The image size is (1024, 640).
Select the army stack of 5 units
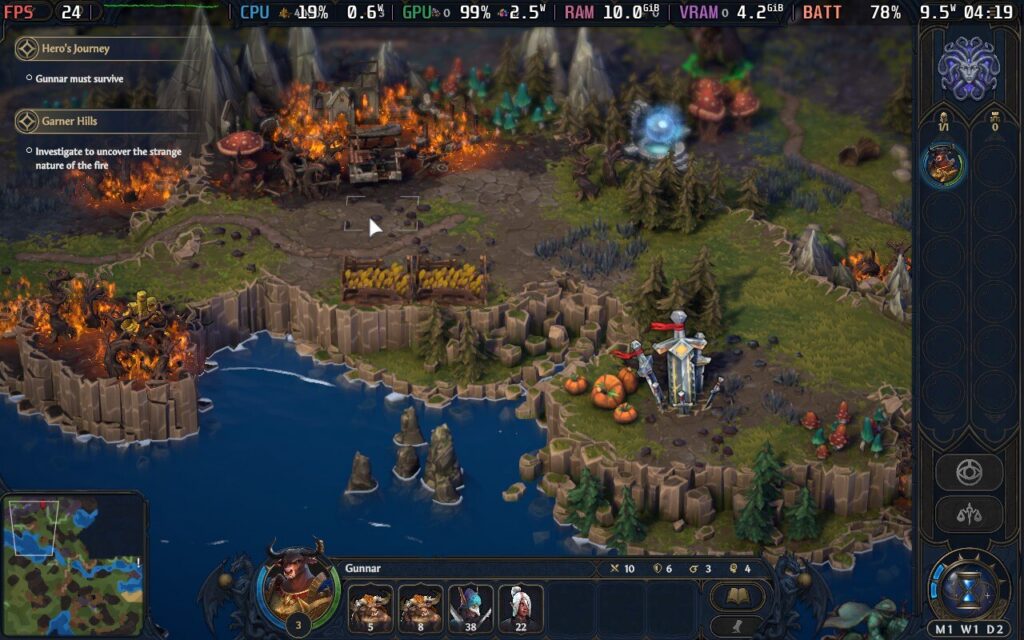click(x=369, y=609)
